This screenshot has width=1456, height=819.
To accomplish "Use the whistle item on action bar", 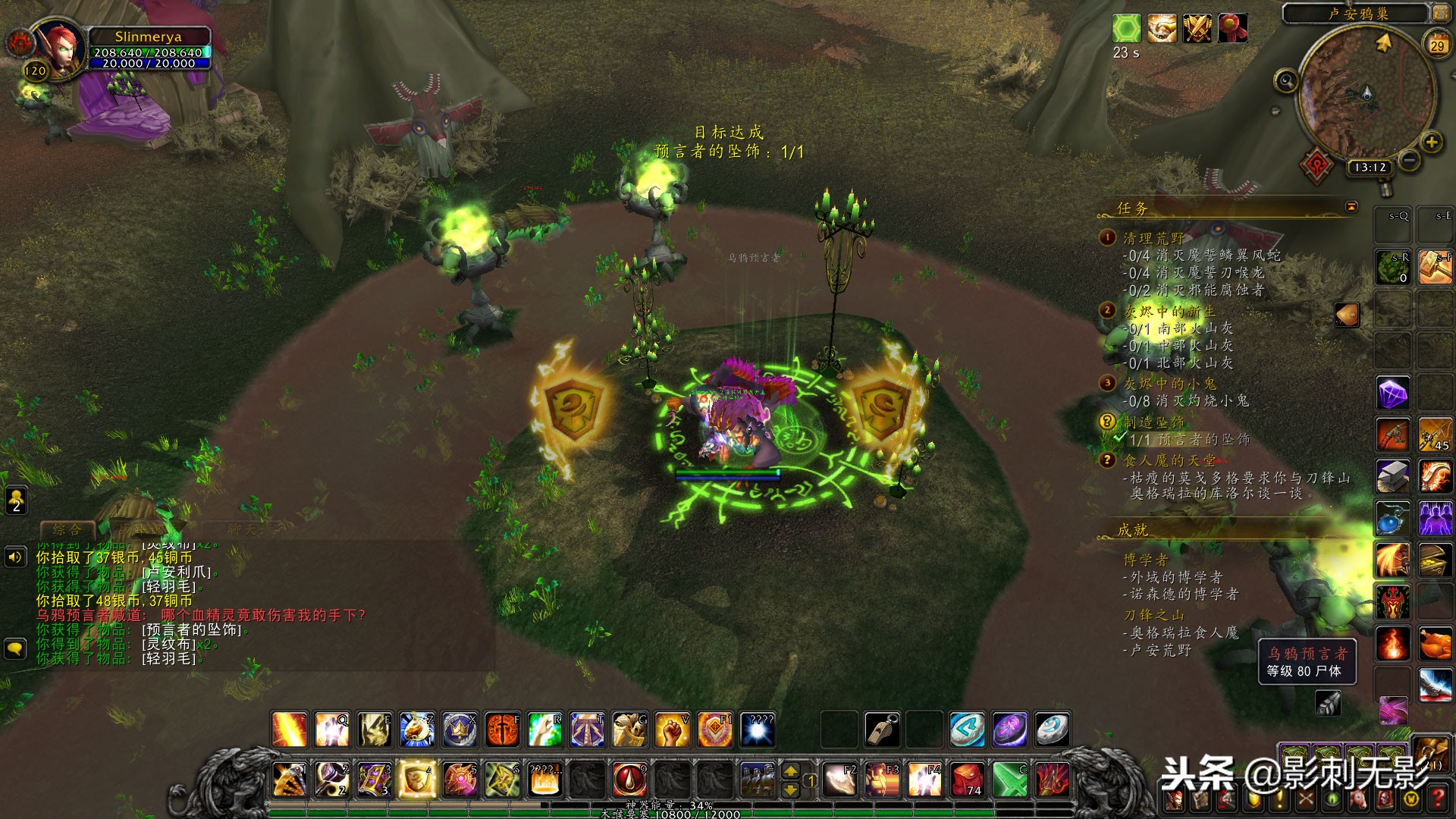I will click(882, 730).
